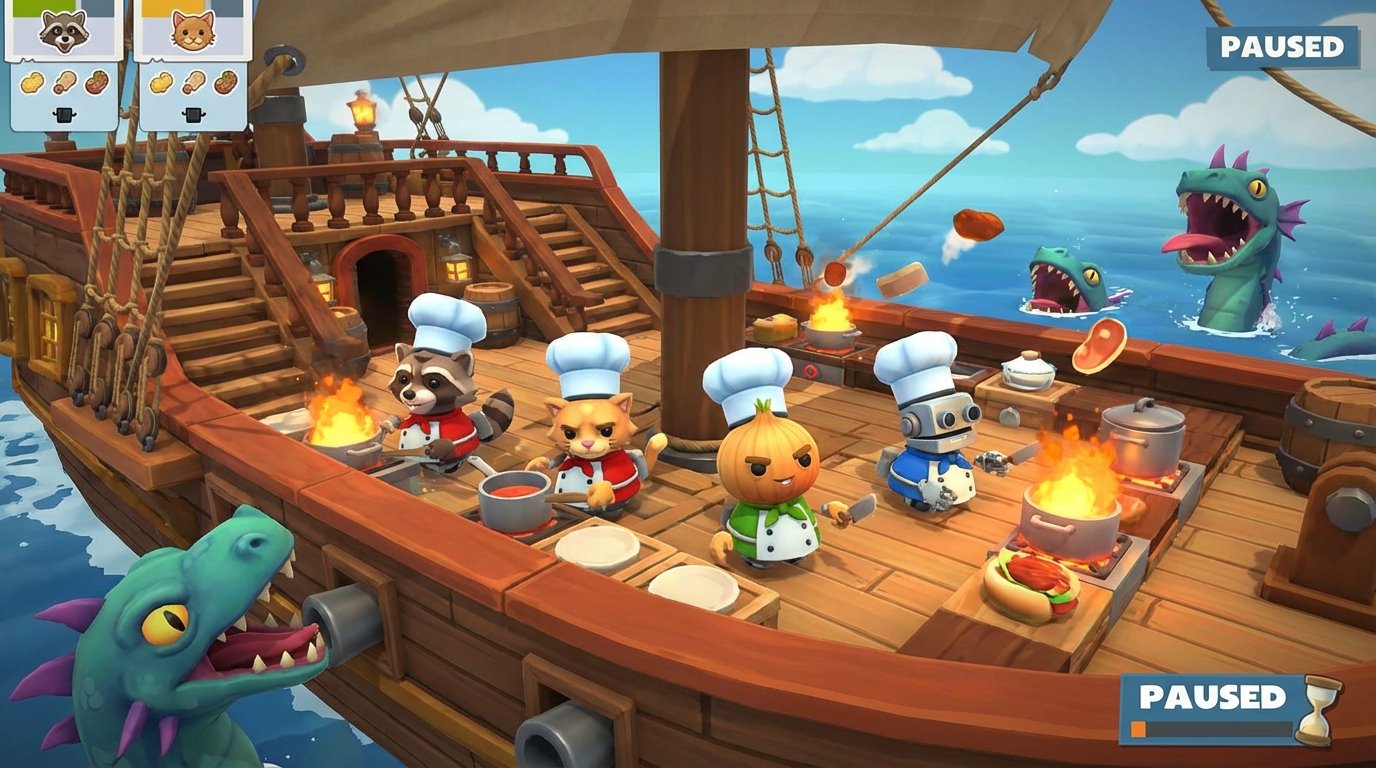Select the bun ingredient icon on raccoon's recipe
The width and height of the screenshot is (1376, 768).
(32, 81)
